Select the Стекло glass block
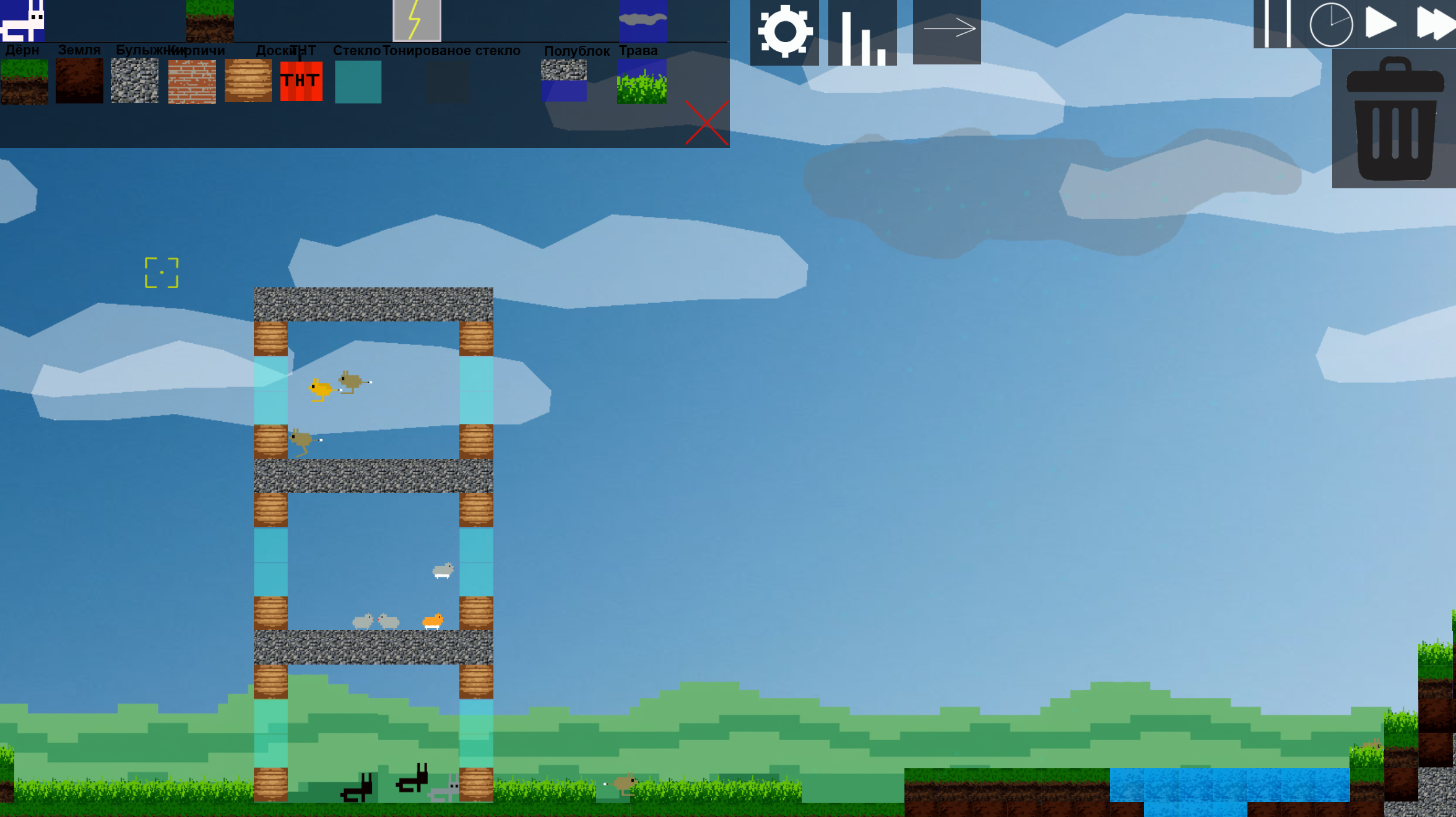Viewport: 1456px width, 817px height. point(358,81)
